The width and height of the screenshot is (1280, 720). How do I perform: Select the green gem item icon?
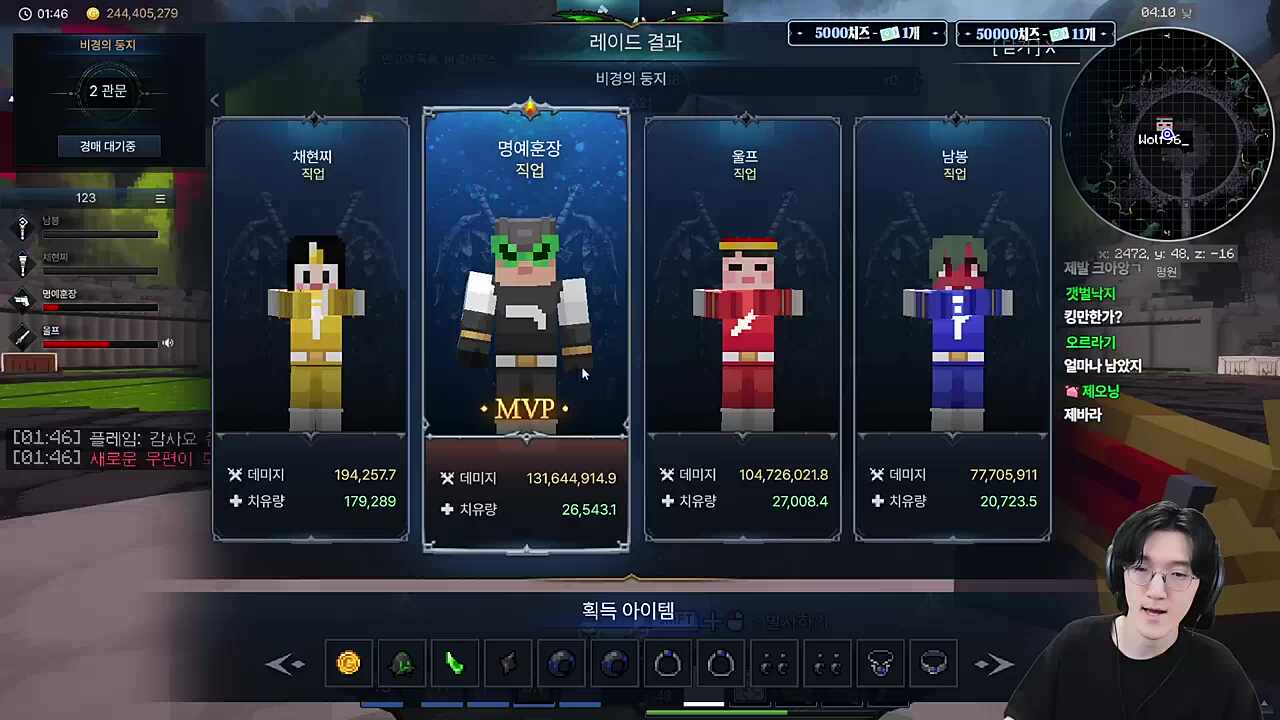coord(401,663)
